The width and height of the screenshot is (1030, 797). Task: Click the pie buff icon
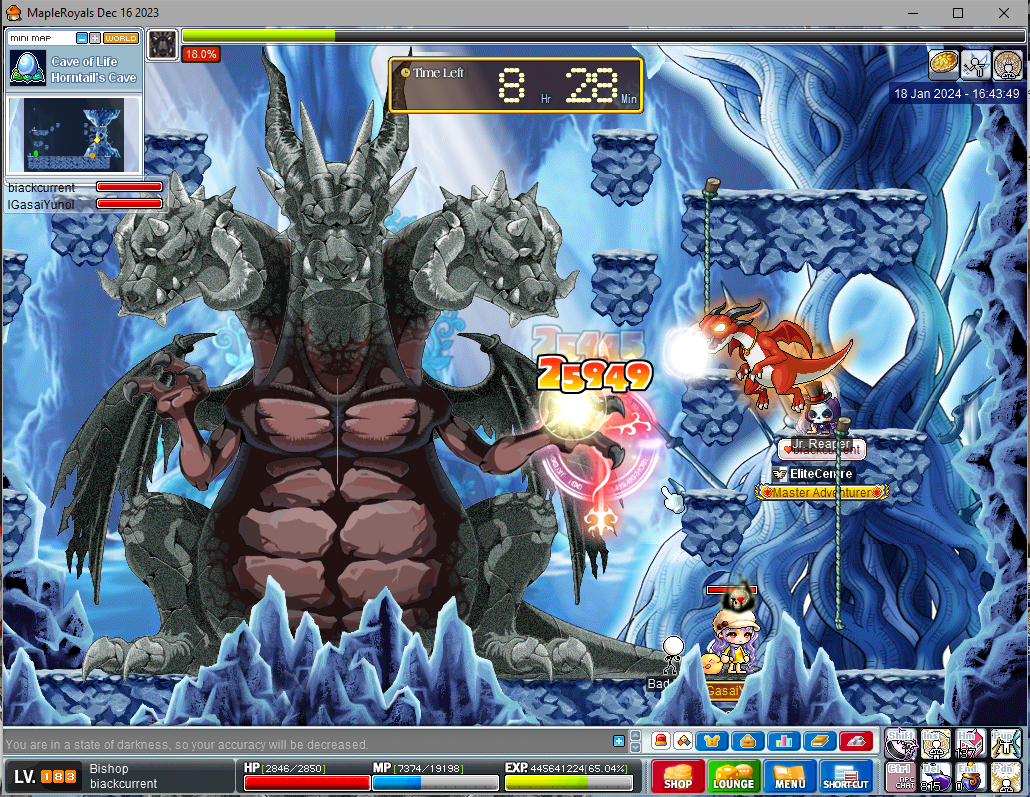(941, 64)
